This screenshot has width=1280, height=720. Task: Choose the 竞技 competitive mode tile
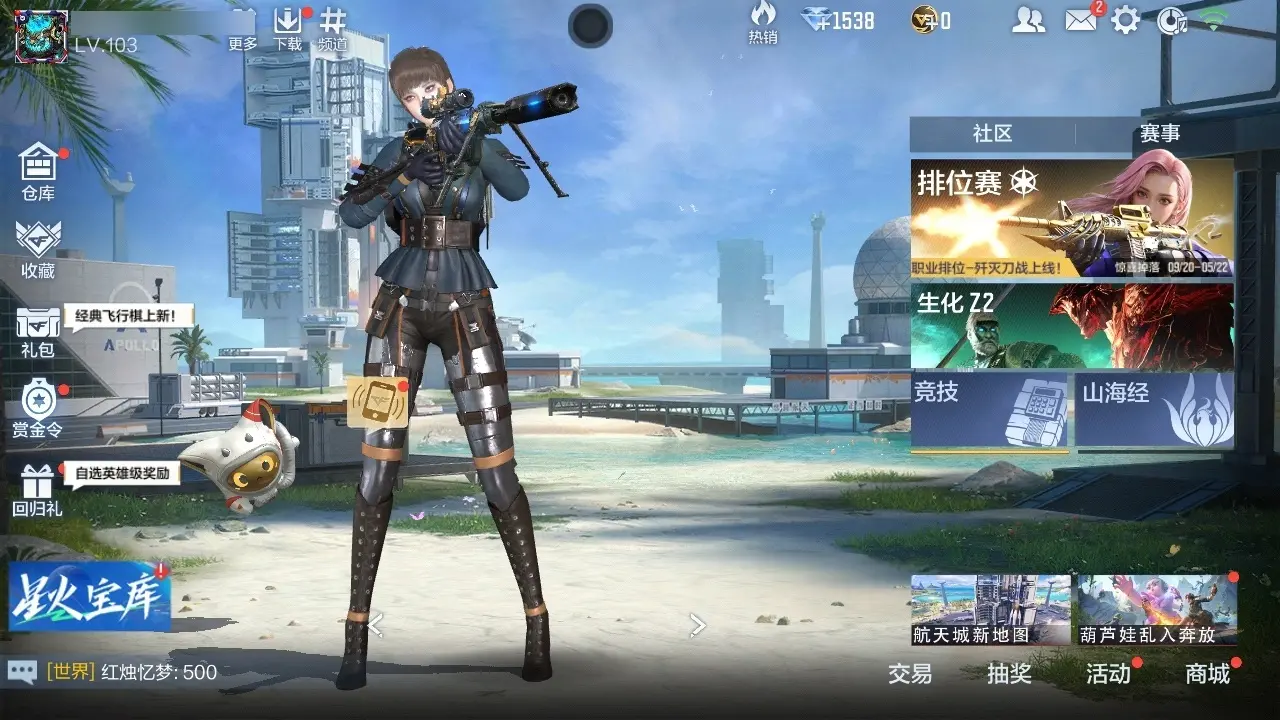click(989, 409)
